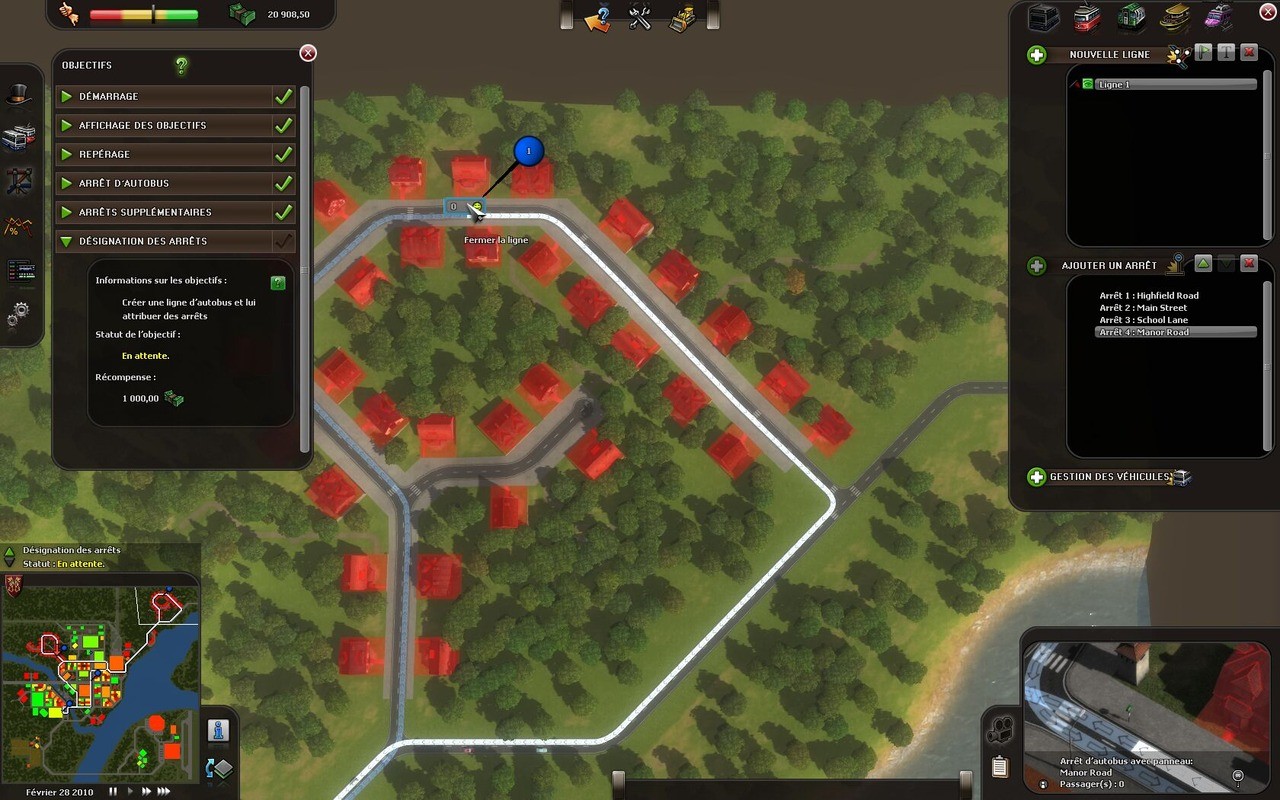The width and height of the screenshot is (1280, 800).
Task: Click the Ajouter un arrêt plus button
Action: pyautogui.click(x=1037, y=266)
